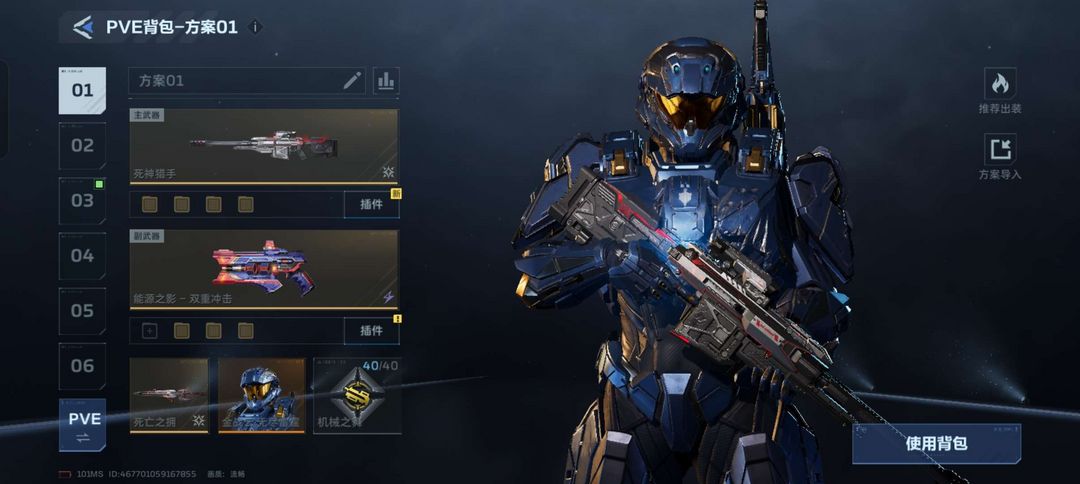The height and width of the screenshot is (484, 1080).
Task: Select loadout tab 06
Action: pyautogui.click(x=82, y=366)
